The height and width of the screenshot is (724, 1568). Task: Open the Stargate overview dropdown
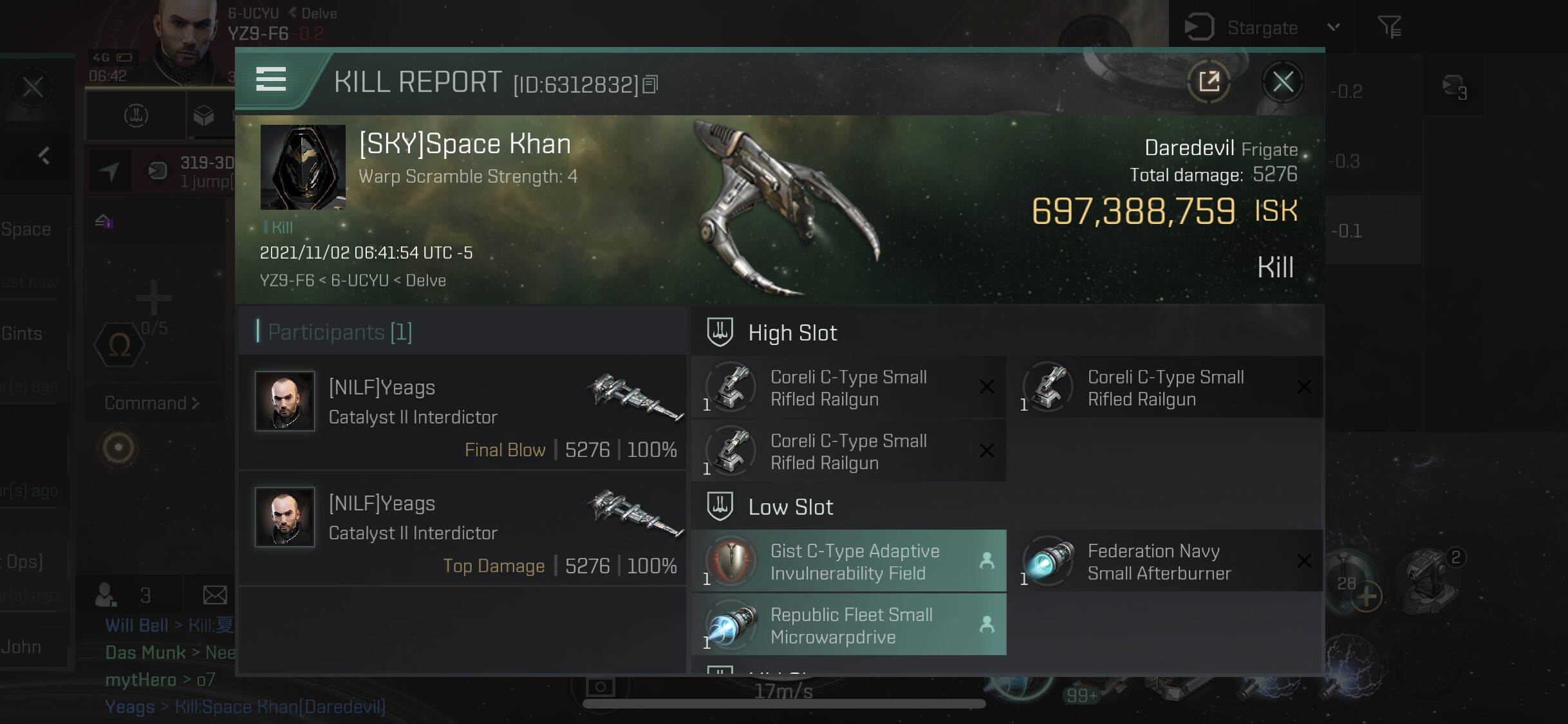click(x=1333, y=28)
